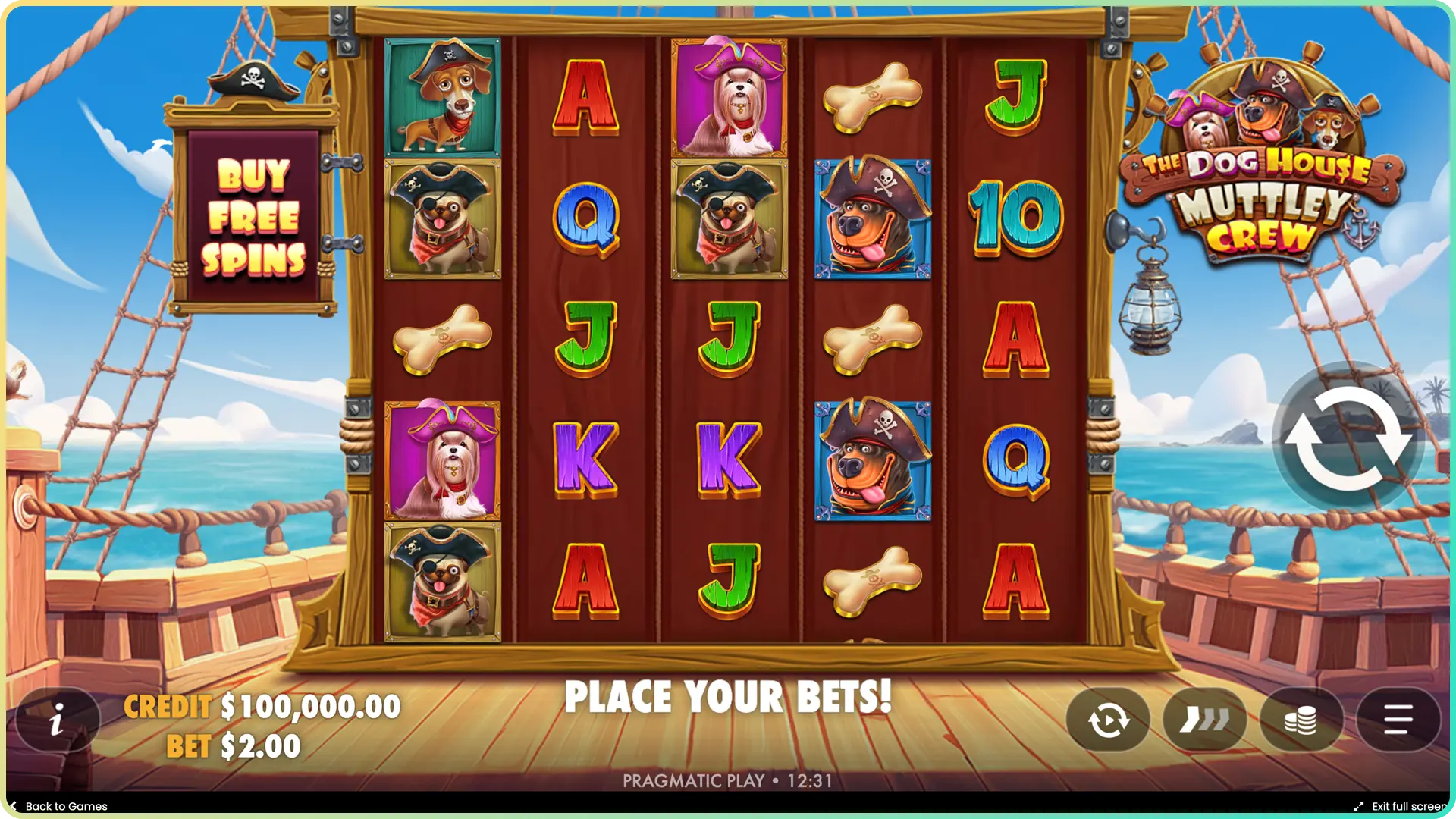Click the Buy Free Spins sign
The width and height of the screenshot is (1456, 819).
pyautogui.click(x=258, y=220)
